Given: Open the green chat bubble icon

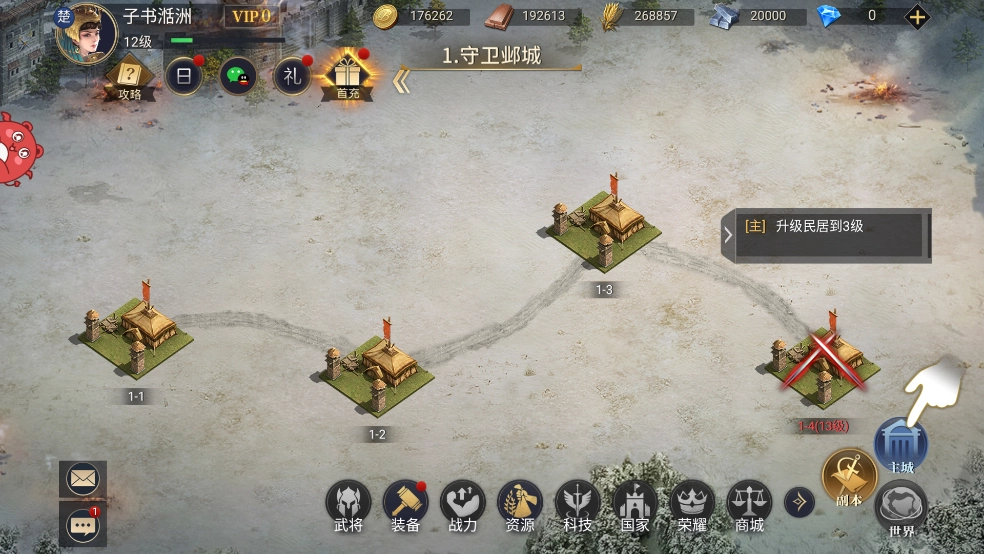Looking at the screenshot, I should [238, 76].
